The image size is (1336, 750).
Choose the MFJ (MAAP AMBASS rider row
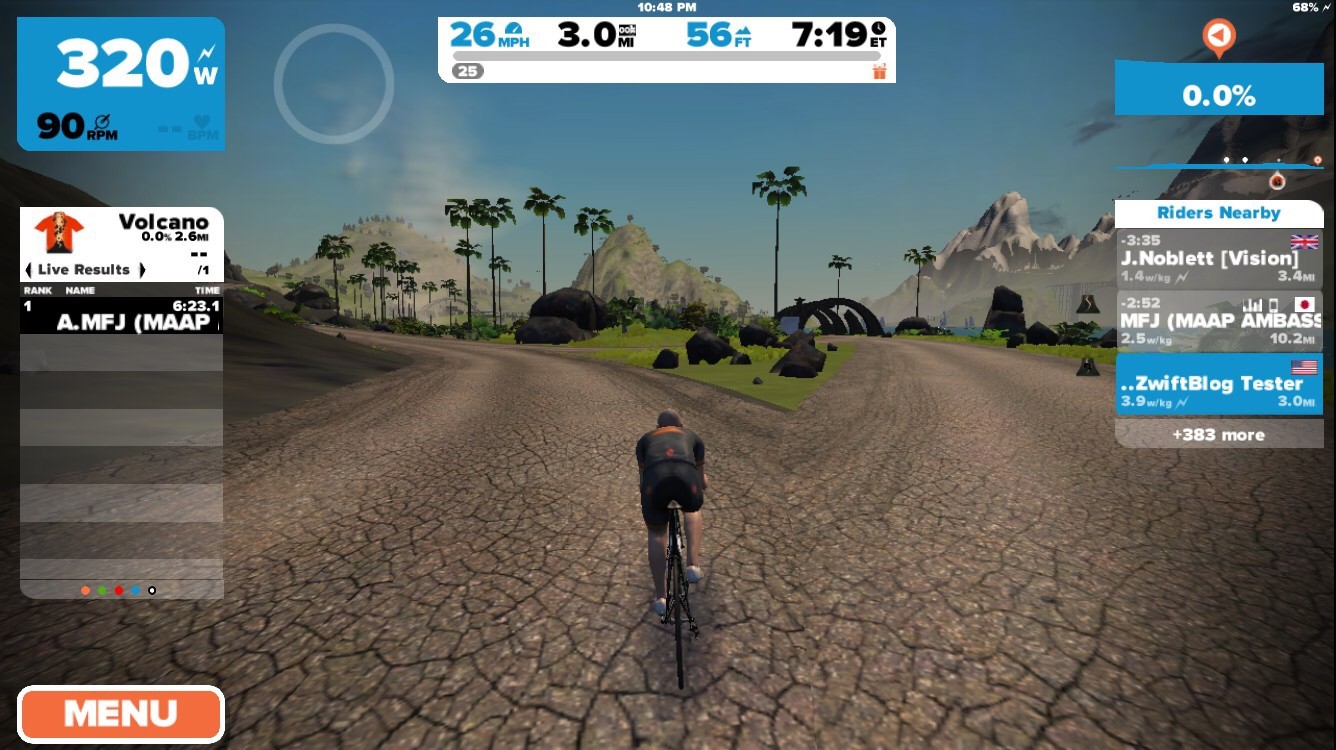point(1218,321)
